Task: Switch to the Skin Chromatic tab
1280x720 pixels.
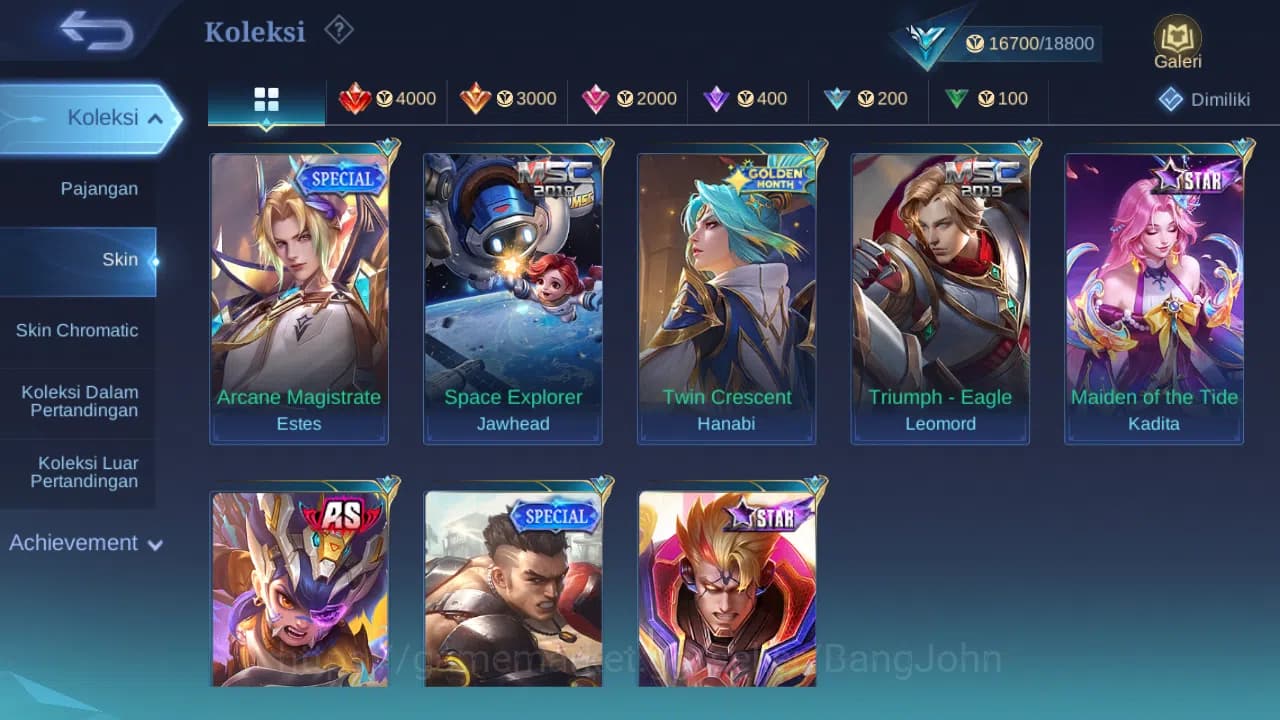Action: (79, 330)
